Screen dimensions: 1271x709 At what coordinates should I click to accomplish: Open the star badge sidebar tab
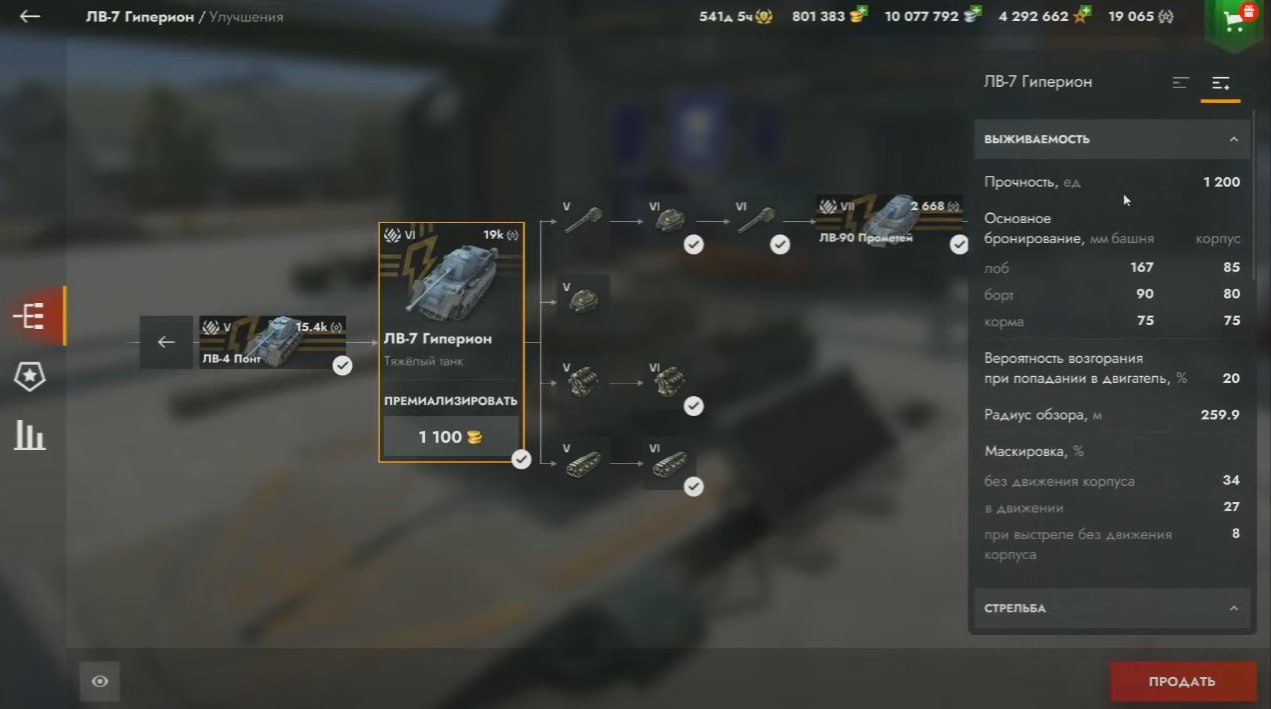[30, 376]
